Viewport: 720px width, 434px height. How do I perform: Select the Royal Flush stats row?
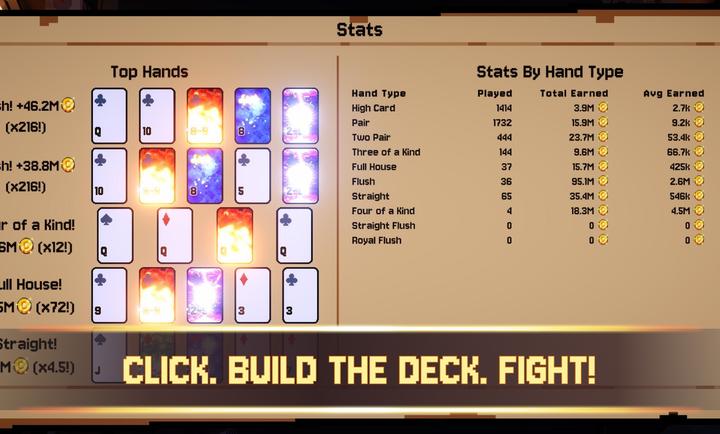[x=377, y=240]
